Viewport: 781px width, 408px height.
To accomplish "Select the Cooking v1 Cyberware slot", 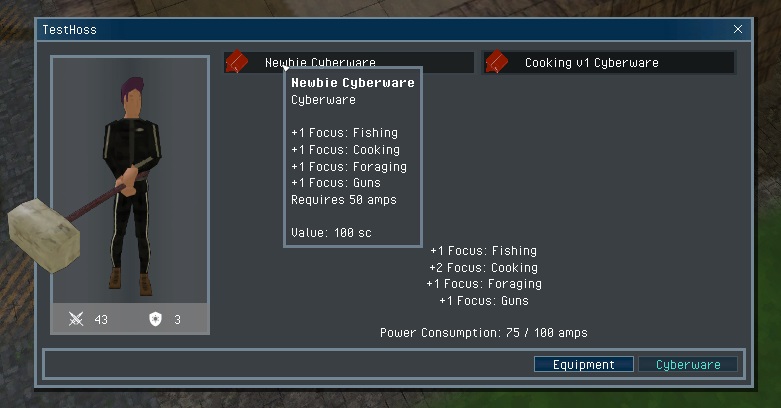I will click(x=608, y=63).
